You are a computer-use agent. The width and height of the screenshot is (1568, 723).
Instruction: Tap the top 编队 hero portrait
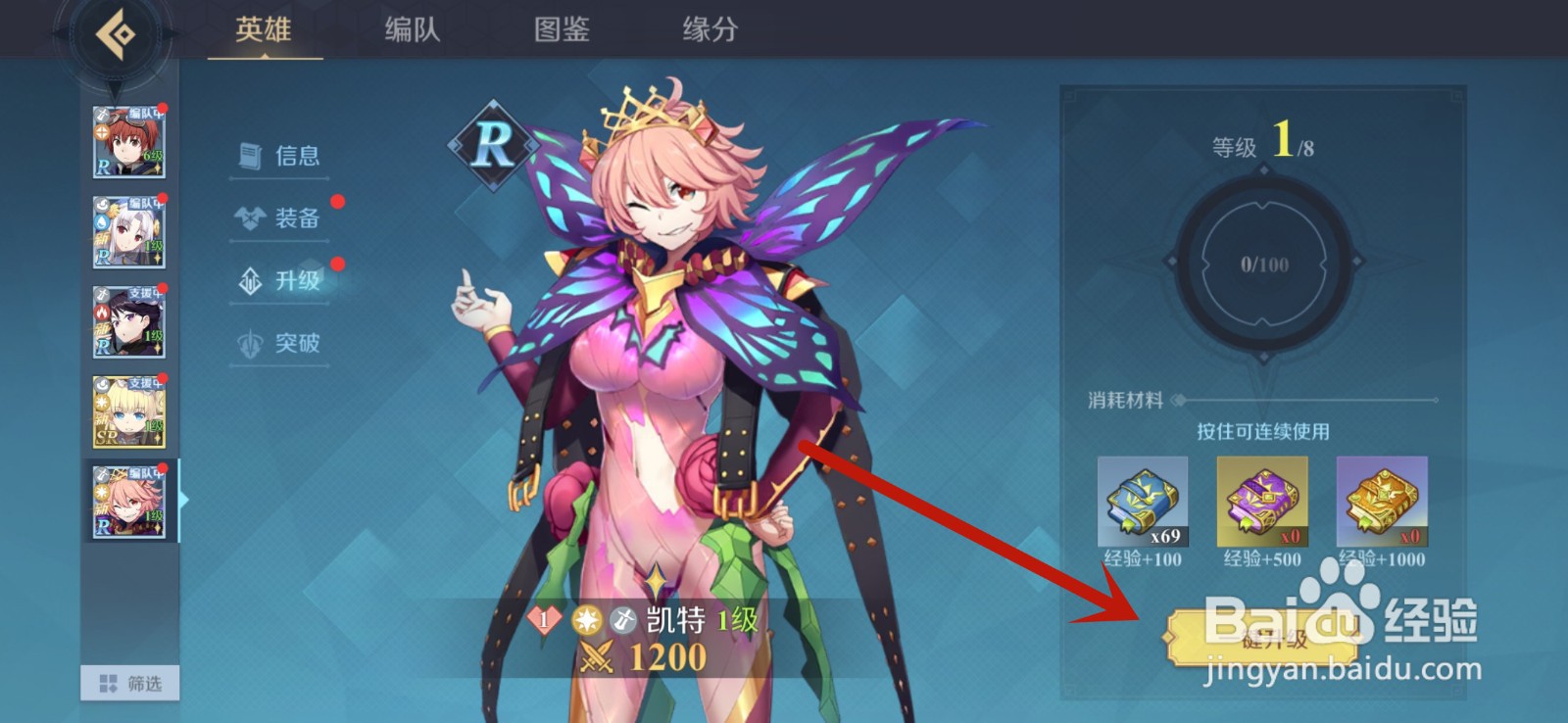pyautogui.click(x=127, y=137)
